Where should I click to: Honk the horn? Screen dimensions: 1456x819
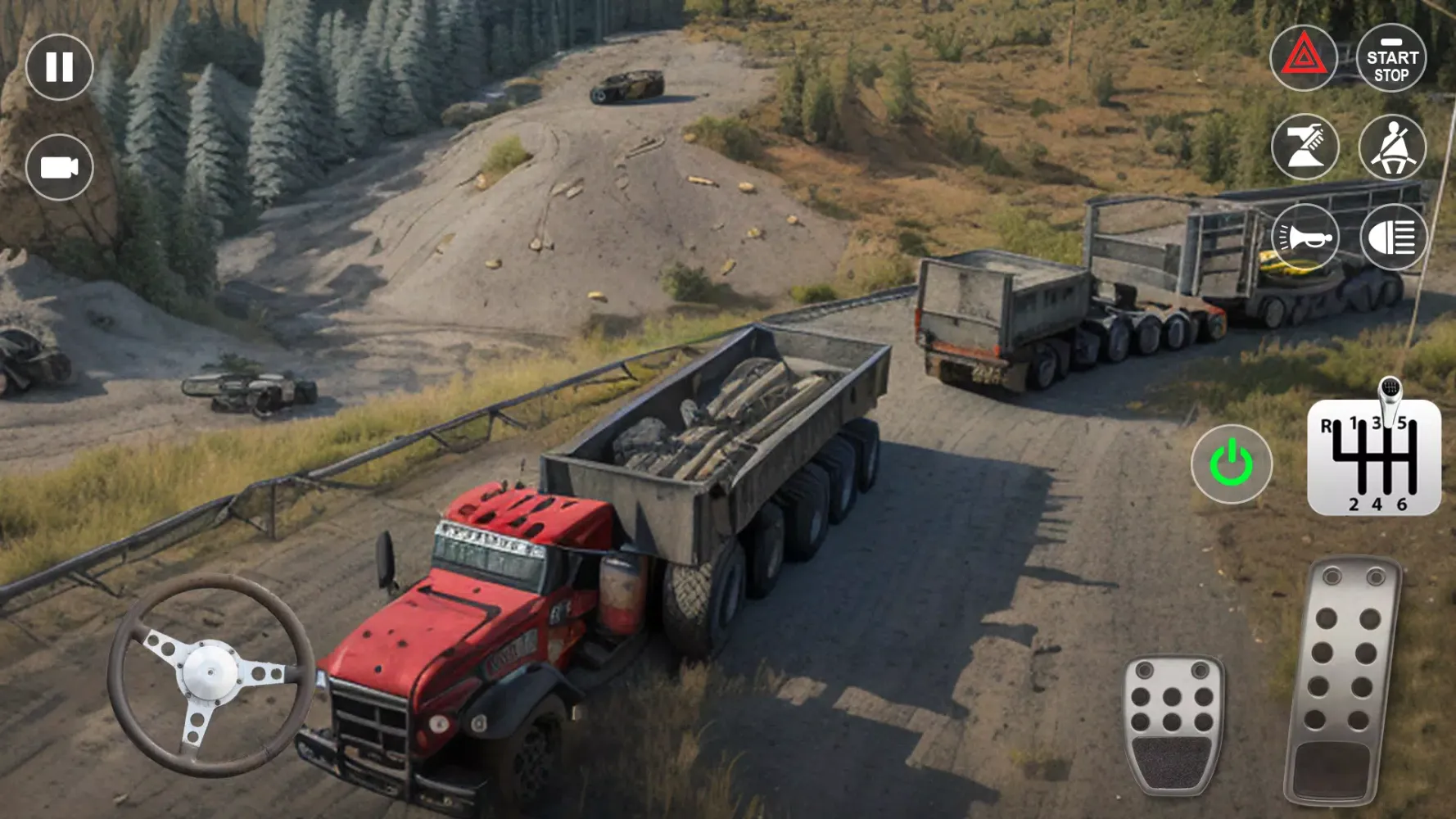[x=1305, y=238]
